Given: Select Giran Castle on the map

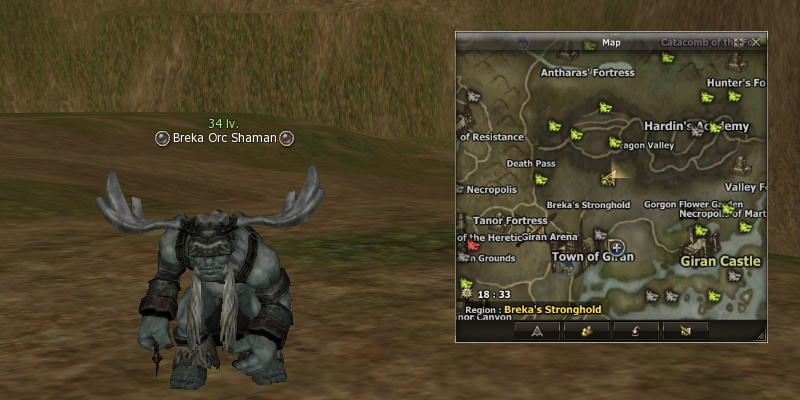Looking at the screenshot, I should [x=720, y=261].
